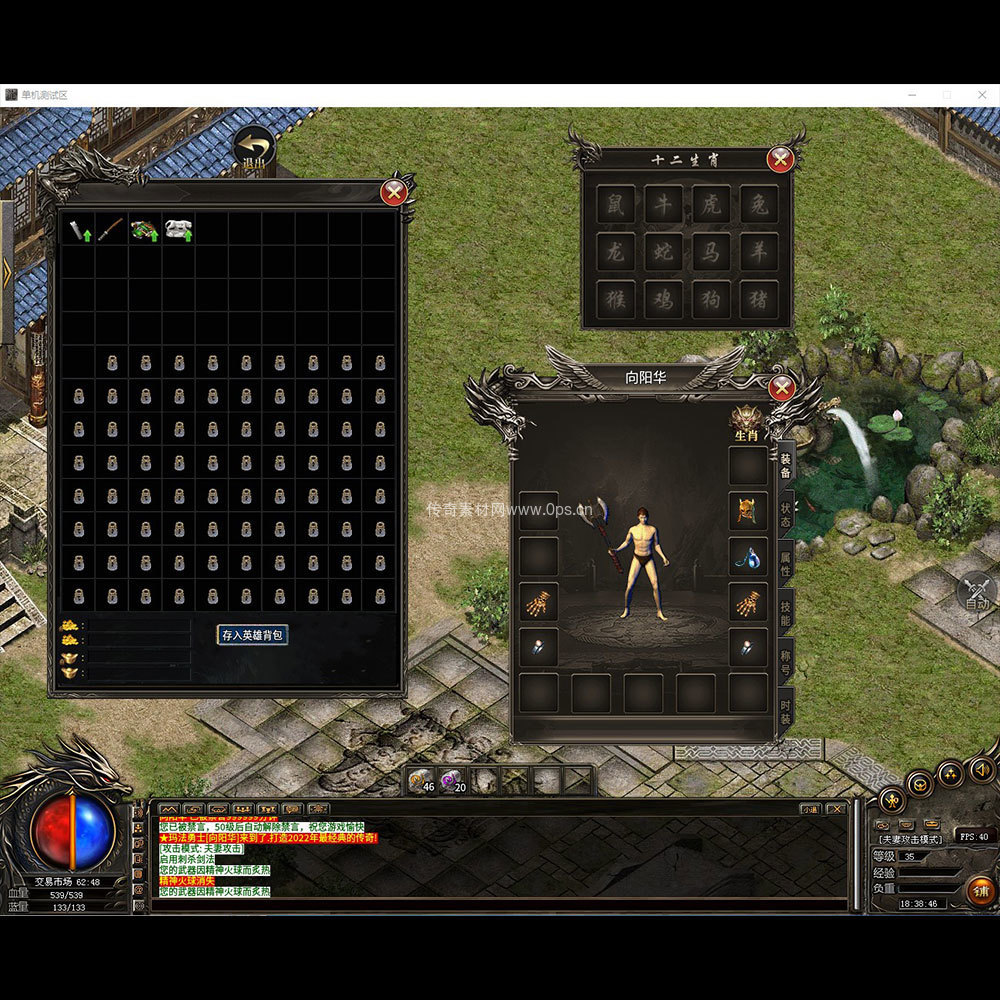
Task: Select the golden helmet equipment slot
Action: coord(747,511)
